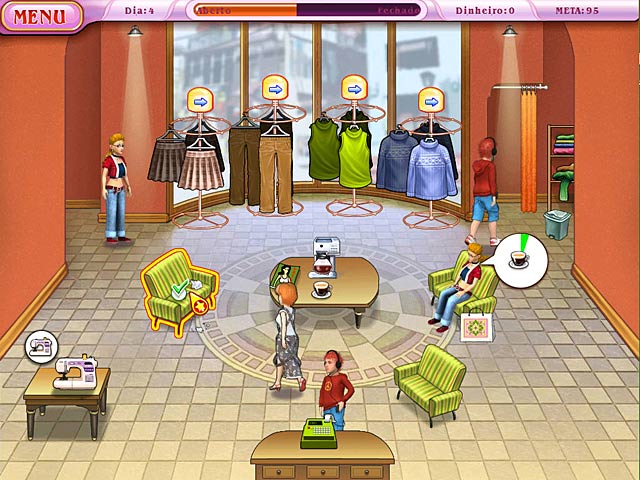
Task: Choose the blue arrow above the green tops
Action: (354, 89)
